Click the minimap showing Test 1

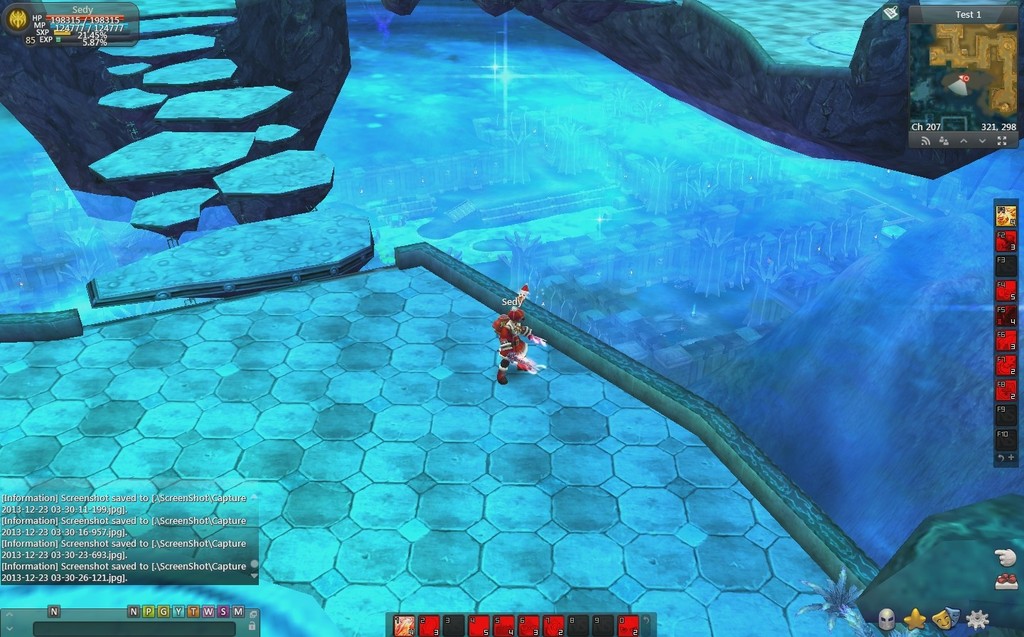[x=963, y=69]
